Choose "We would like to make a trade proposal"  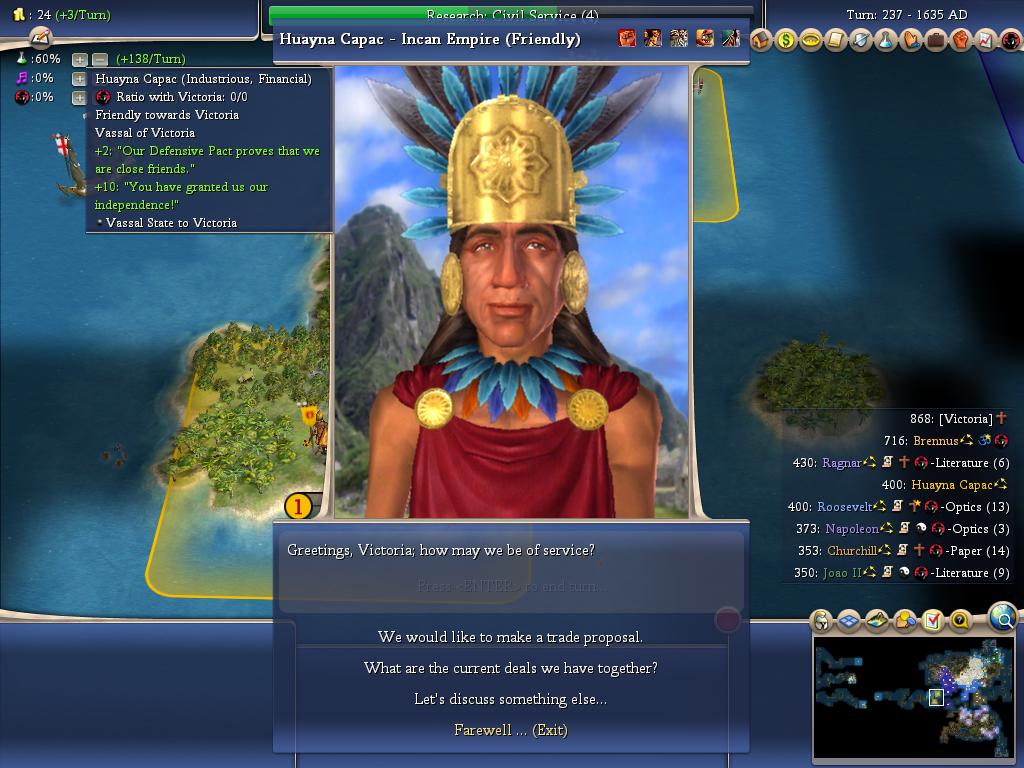click(x=510, y=637)
